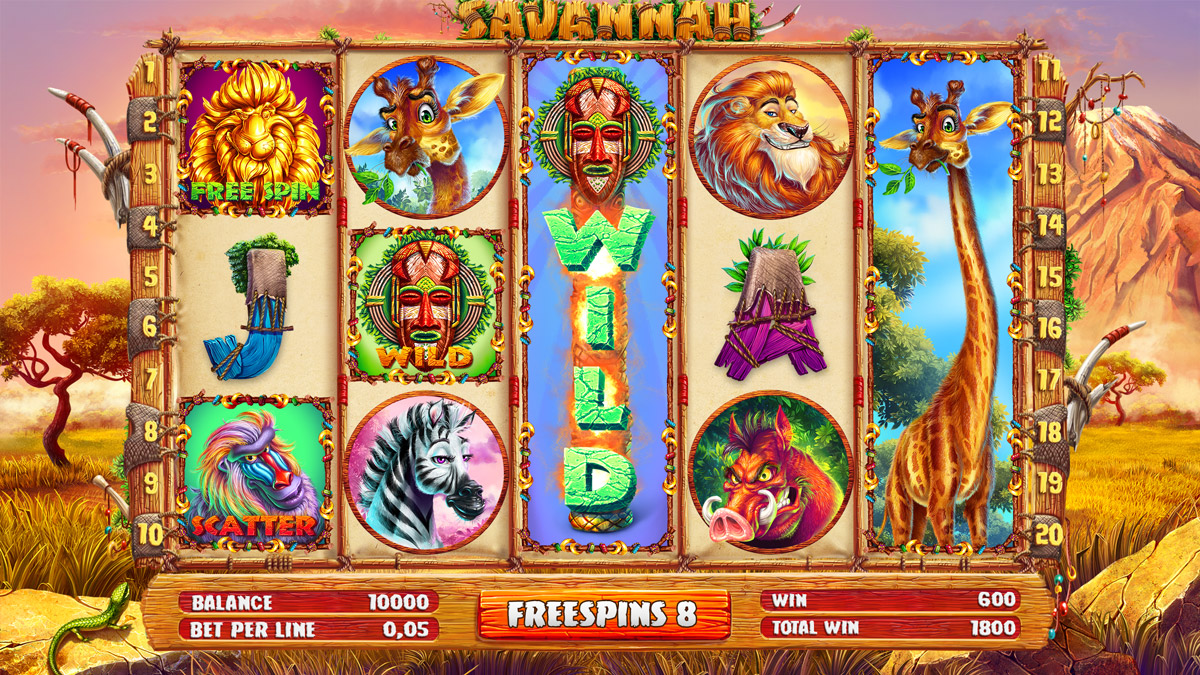The width and height of the screenshot is (1200, 675).
Task: Click the FREESPINS 8 button
Action: click(x=602, y=613)
